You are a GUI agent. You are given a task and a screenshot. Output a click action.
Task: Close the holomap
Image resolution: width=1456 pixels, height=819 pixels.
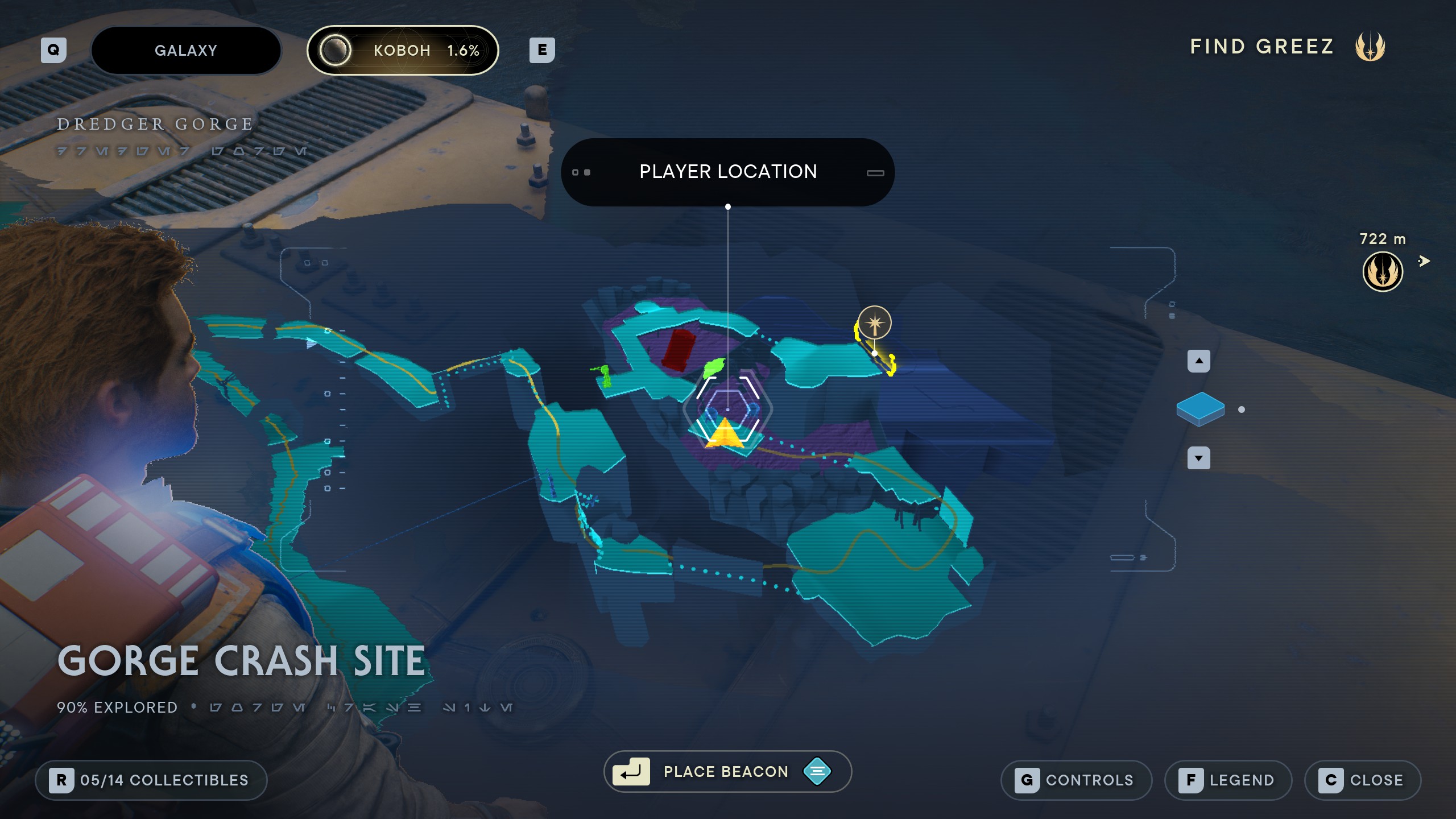click(1363, 780)
